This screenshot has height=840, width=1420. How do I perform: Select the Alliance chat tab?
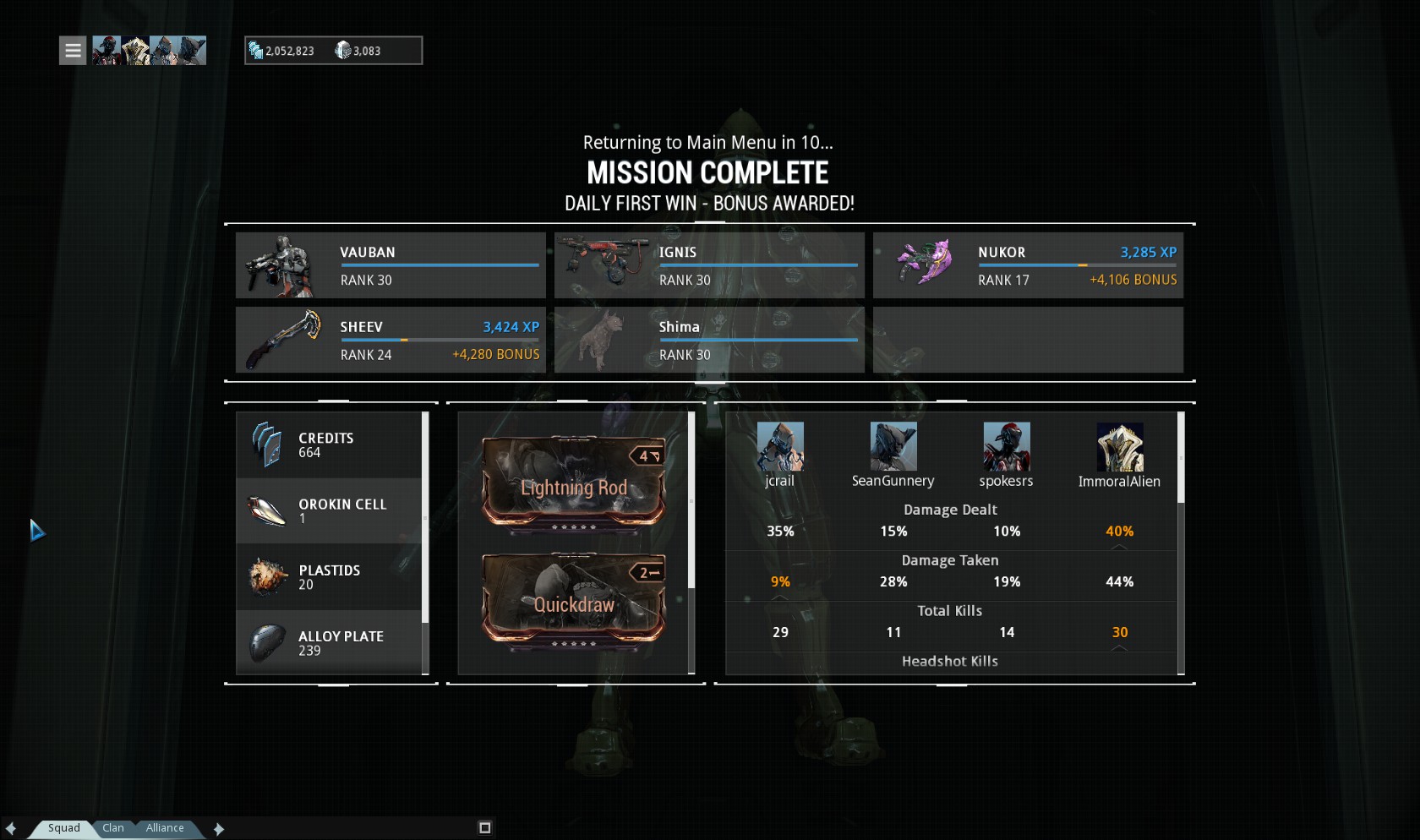[165, 828]
